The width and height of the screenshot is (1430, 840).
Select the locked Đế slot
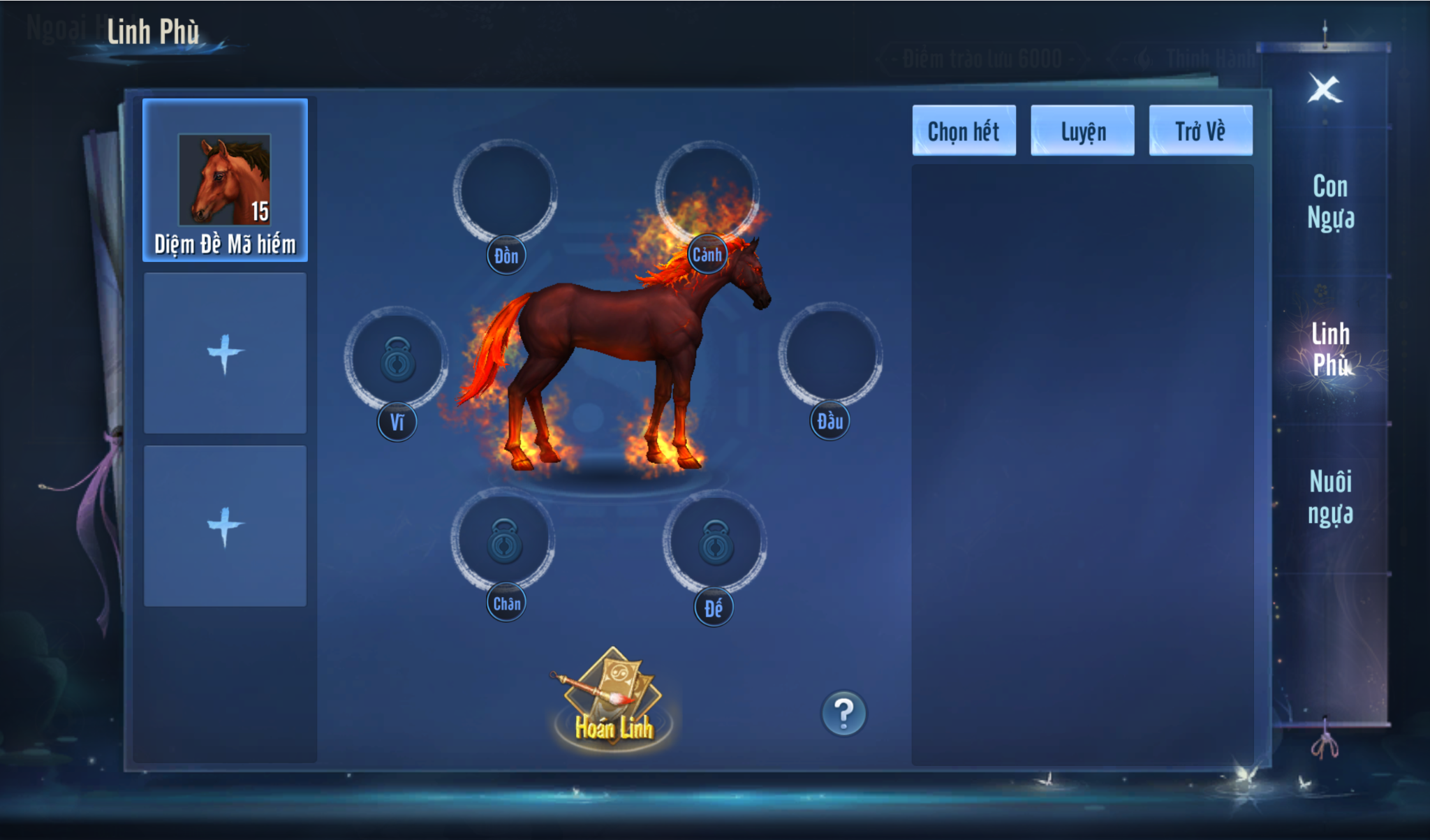pyautogui.click(x=714, y=542)
